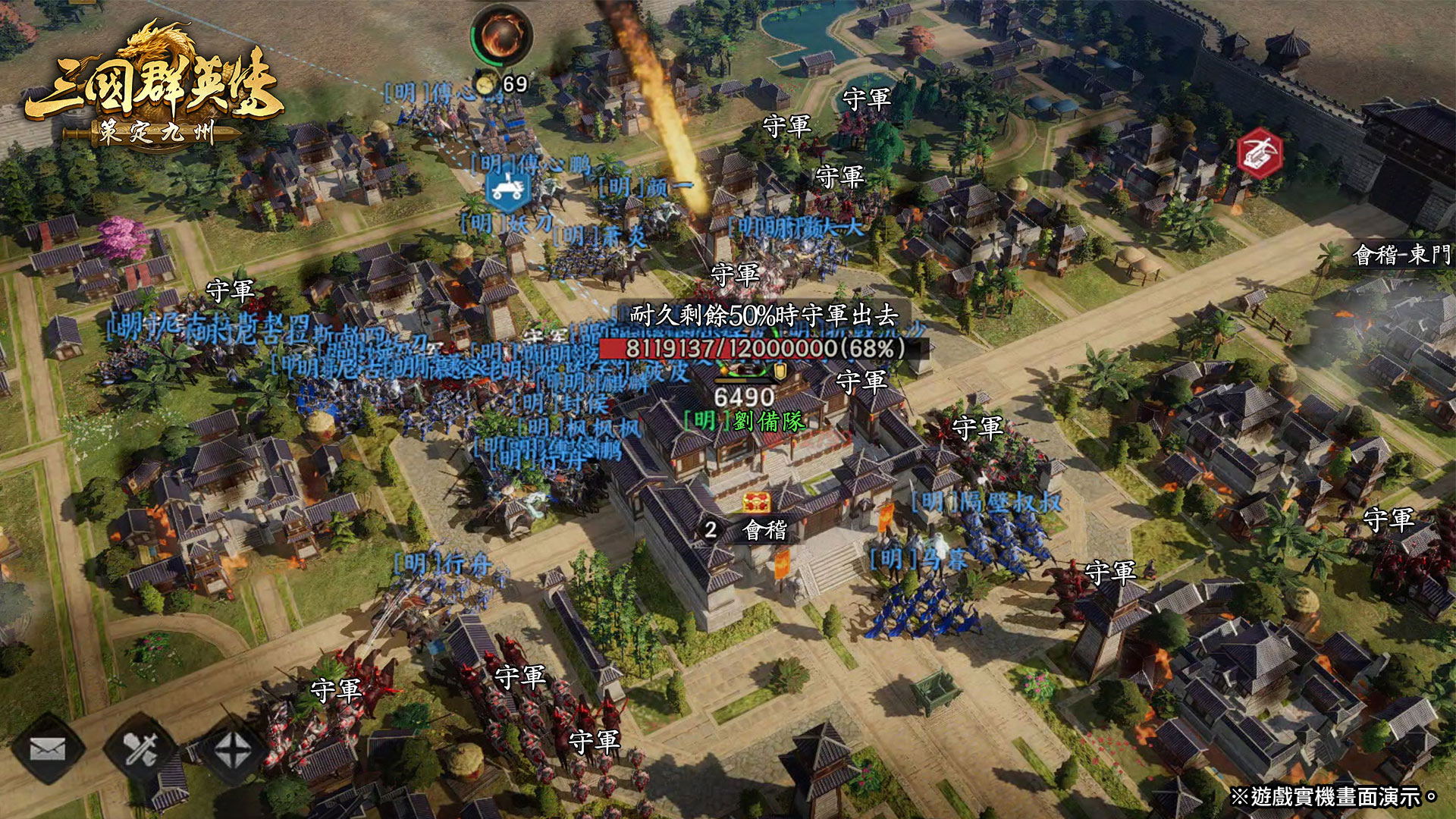Tap the diamond compass locate button

pyautogui.click(x=233, y=751)
